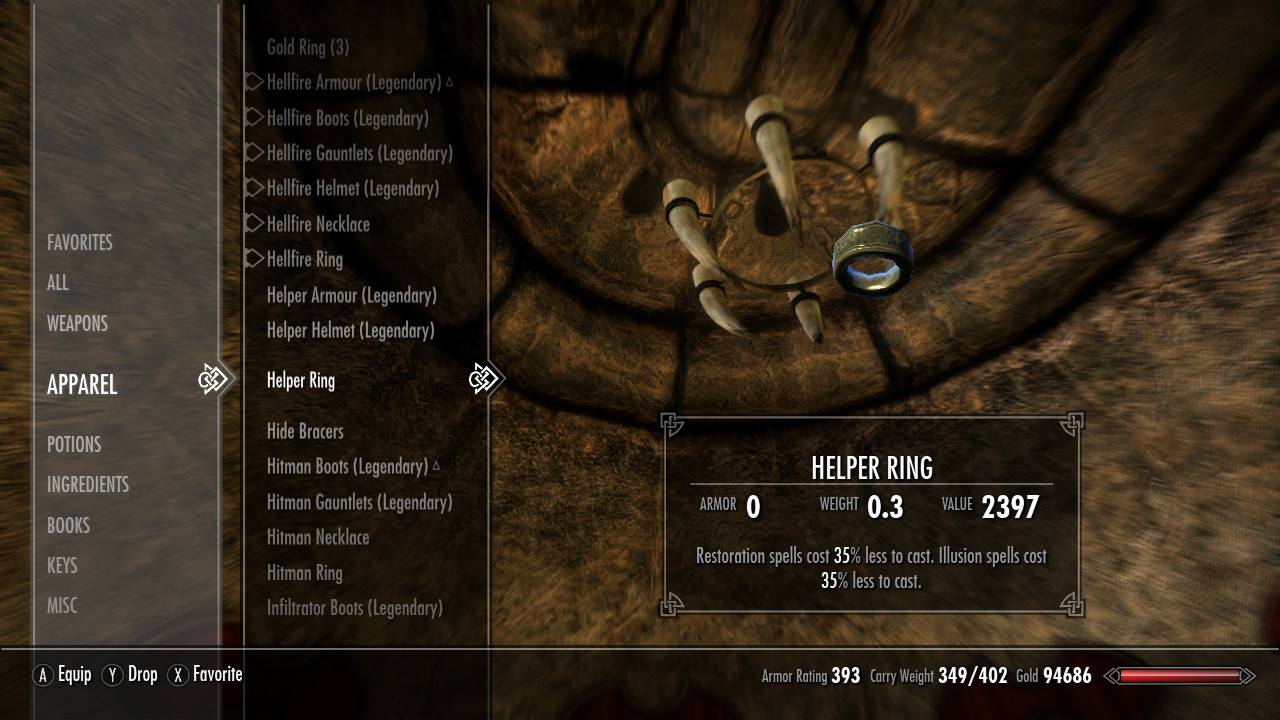Show the Keys category

click(62, 565)
